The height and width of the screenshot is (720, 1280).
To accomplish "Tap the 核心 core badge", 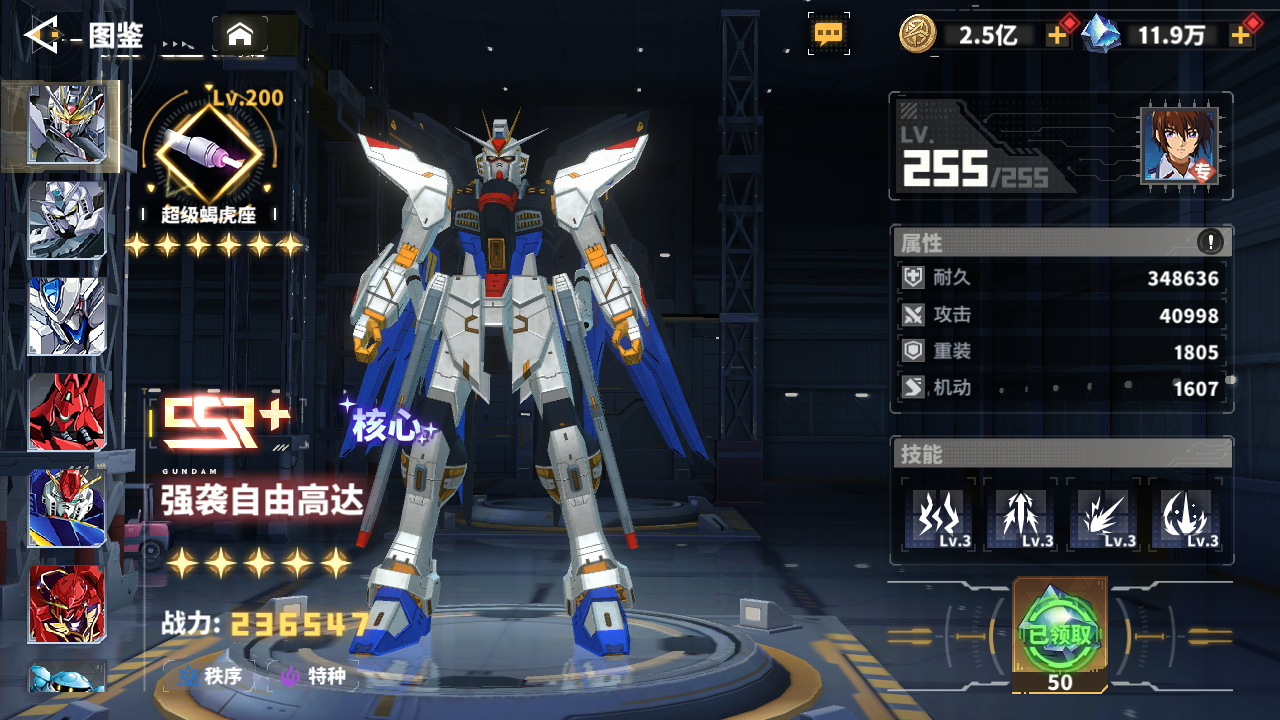I will coord(387,427).
